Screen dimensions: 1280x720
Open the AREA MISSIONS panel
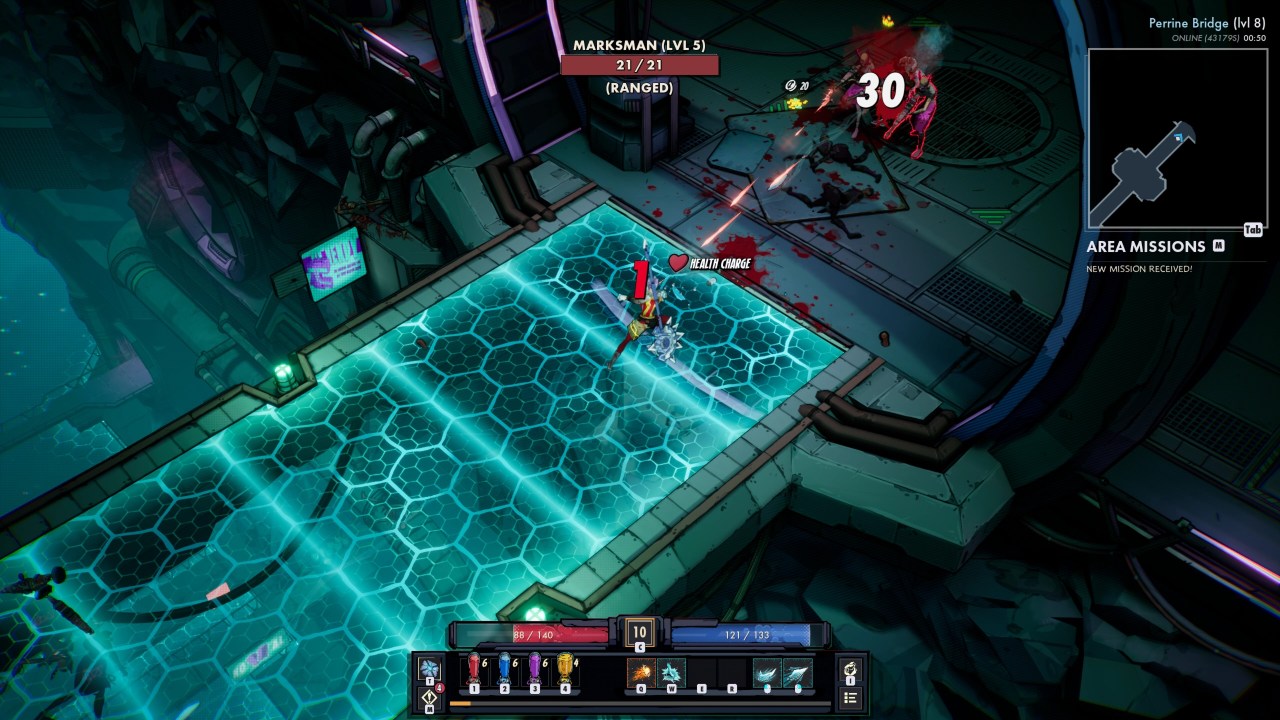[x=1144, y=246]
